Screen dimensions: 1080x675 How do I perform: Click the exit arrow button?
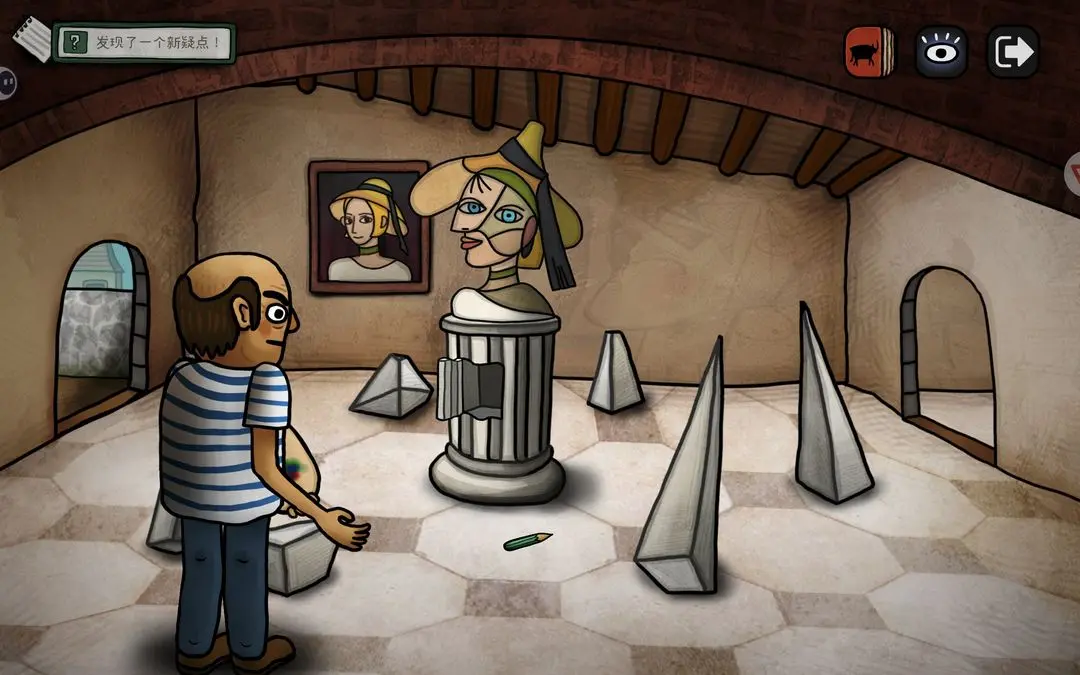click(1012, 52)
